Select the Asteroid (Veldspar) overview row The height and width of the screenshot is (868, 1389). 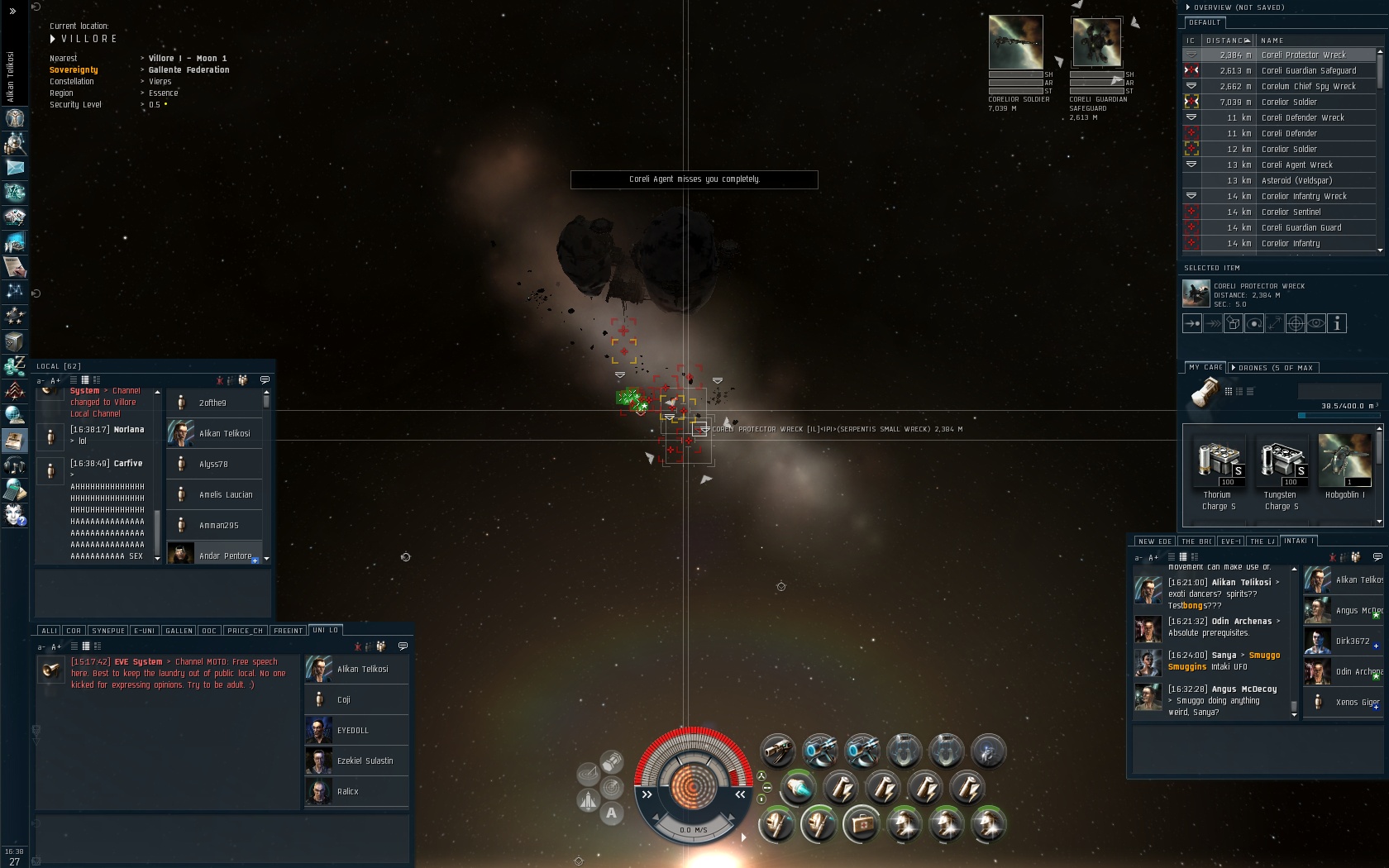coord(1296,180)
